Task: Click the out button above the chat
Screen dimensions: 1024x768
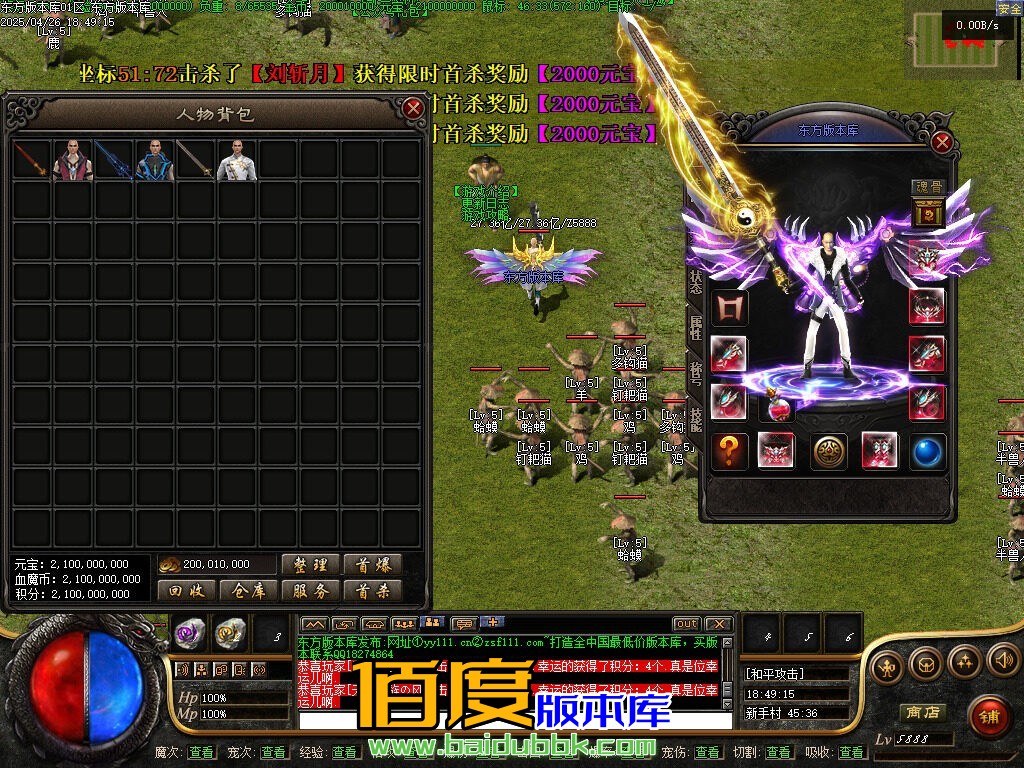Action: click(686, 624)
